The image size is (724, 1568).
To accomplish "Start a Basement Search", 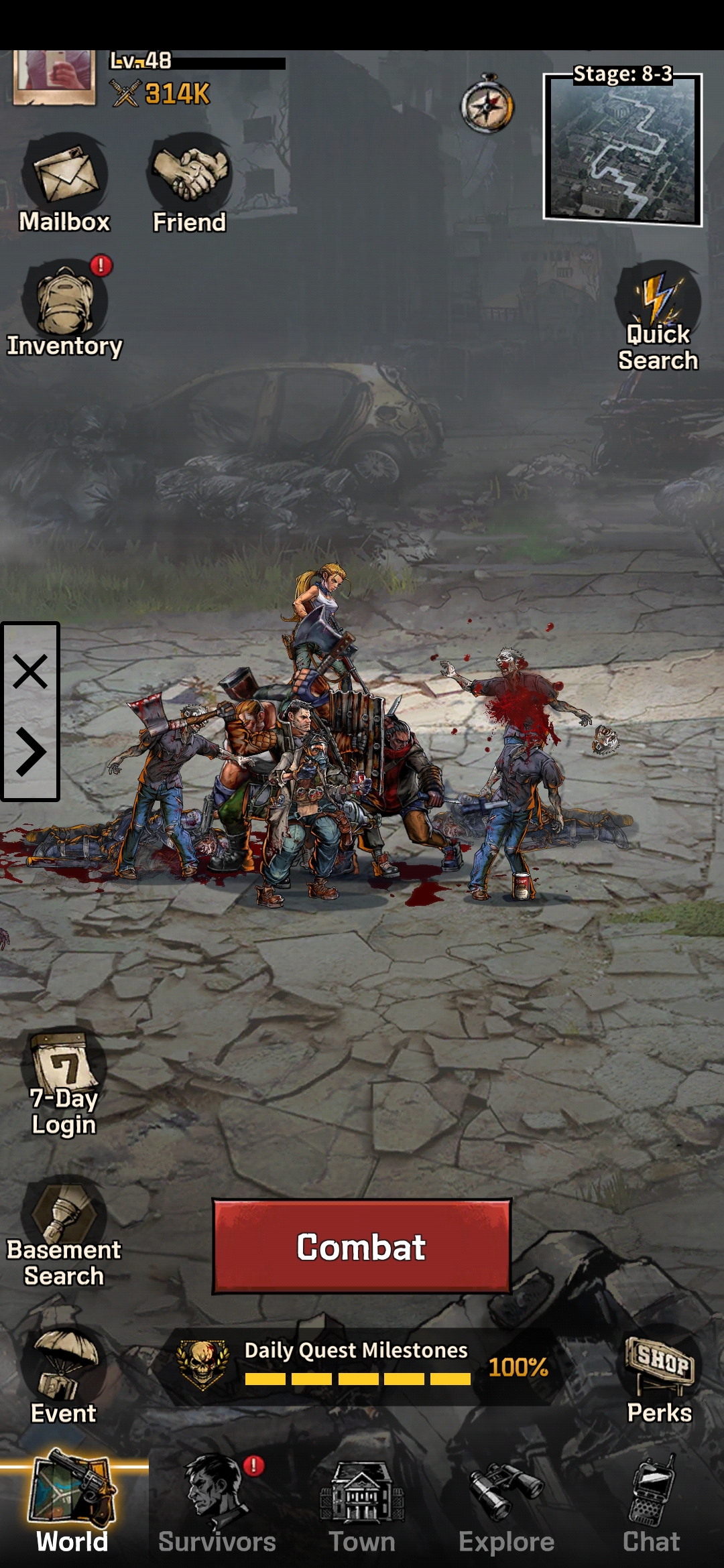I will (x=64, y=1232).
